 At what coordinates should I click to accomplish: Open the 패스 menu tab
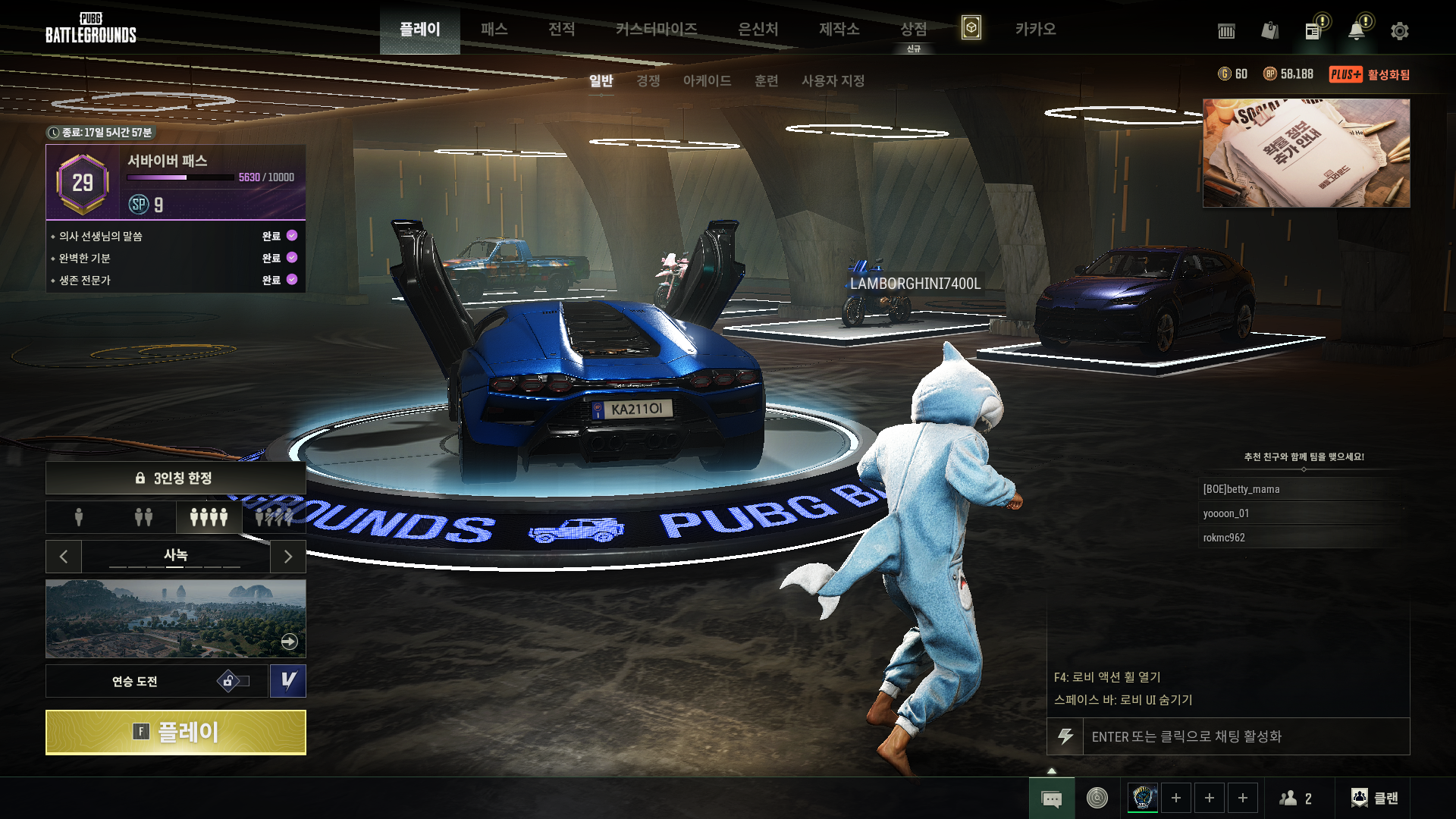click(x=494, y=29)
